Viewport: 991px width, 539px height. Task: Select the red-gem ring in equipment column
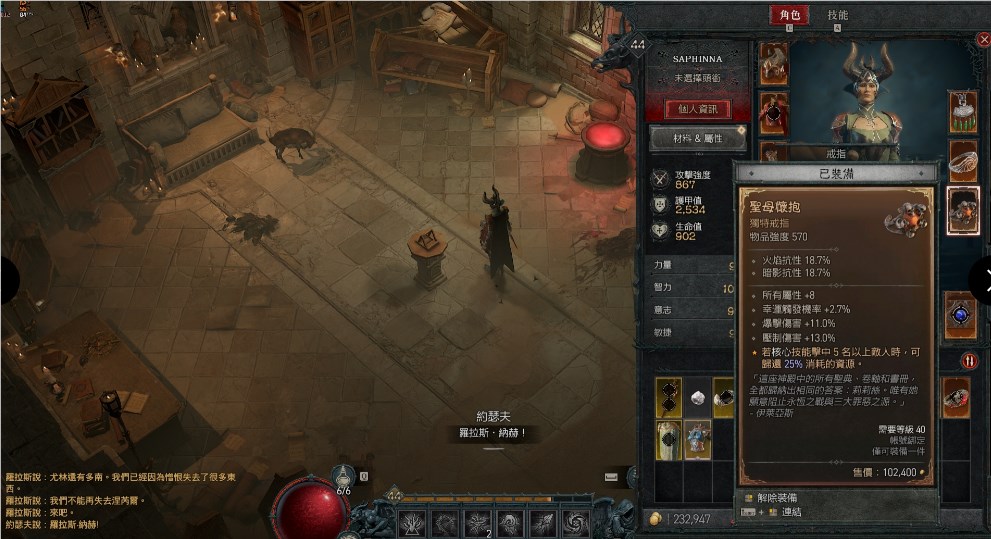tap(957, 398)
